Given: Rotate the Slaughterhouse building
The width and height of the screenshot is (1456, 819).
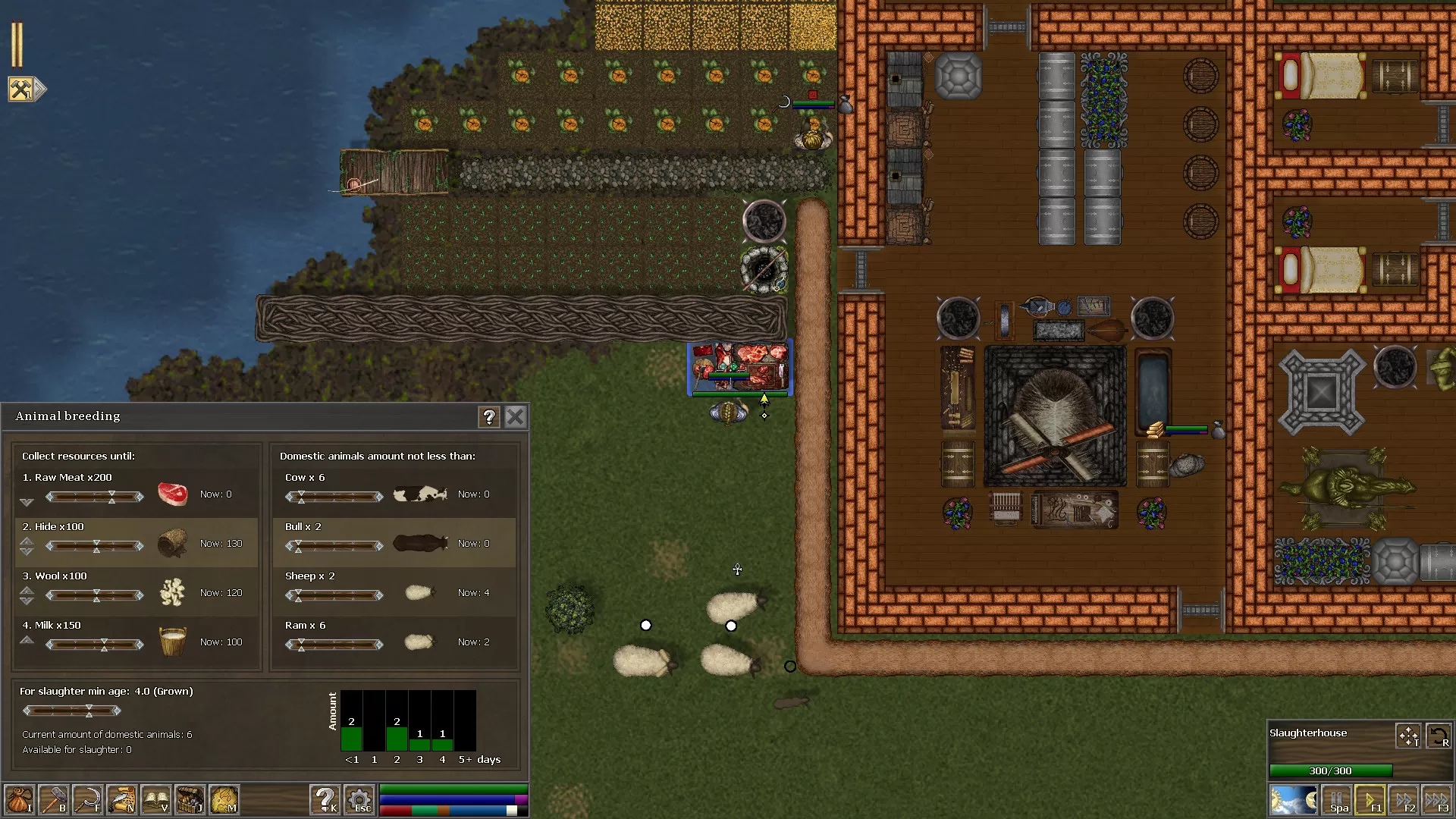Looking at the screenshot, I should [1439, 736].
